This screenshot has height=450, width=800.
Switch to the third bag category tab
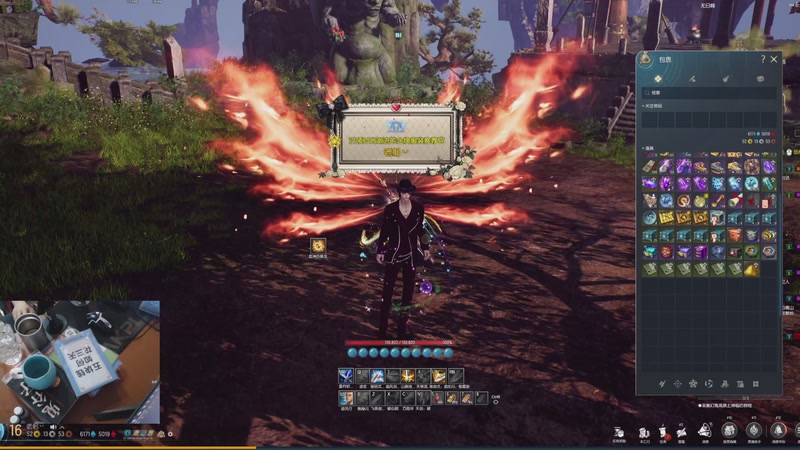[726, 78]
